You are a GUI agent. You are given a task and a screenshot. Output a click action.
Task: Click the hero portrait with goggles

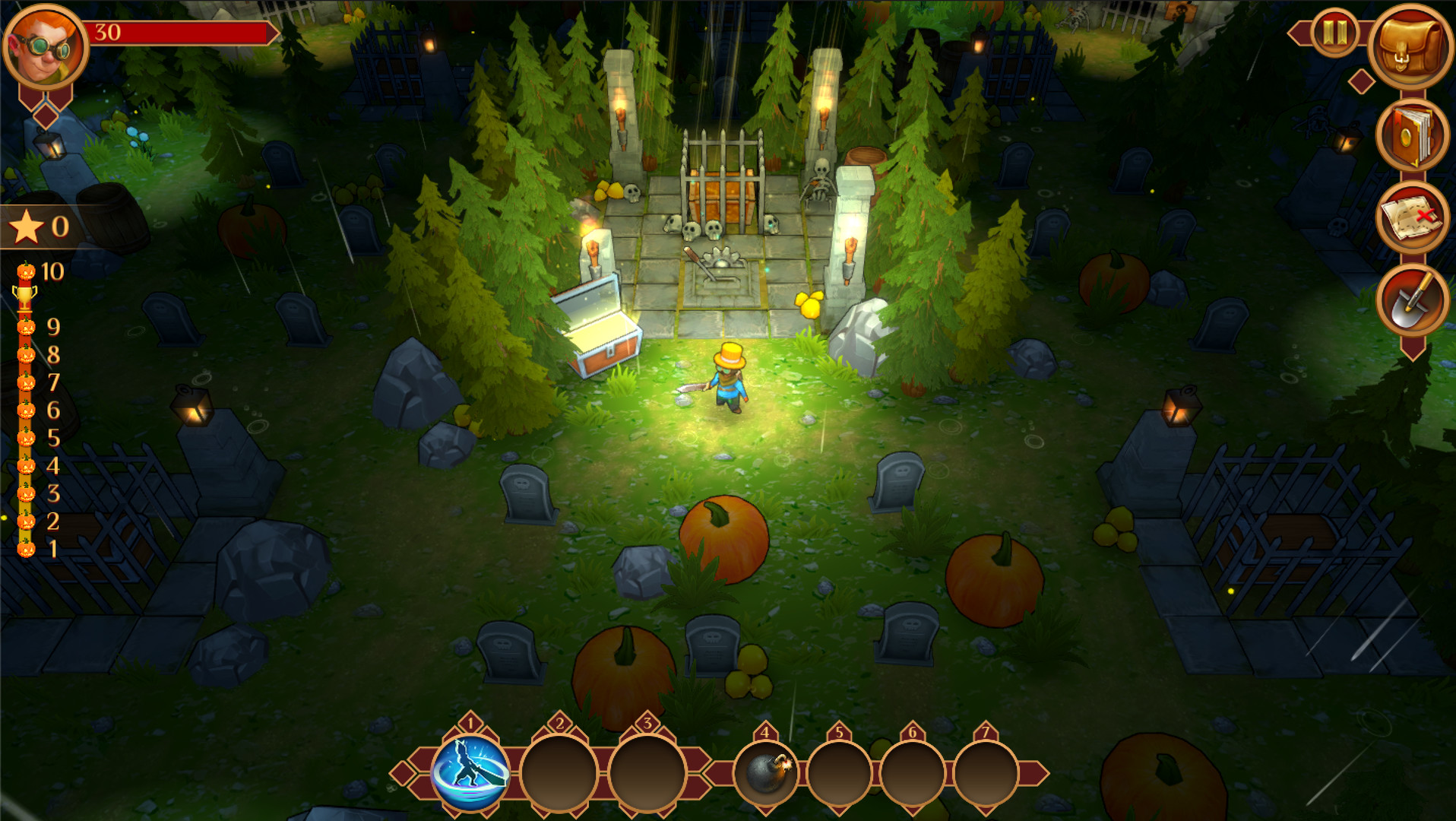click(44, 47)
